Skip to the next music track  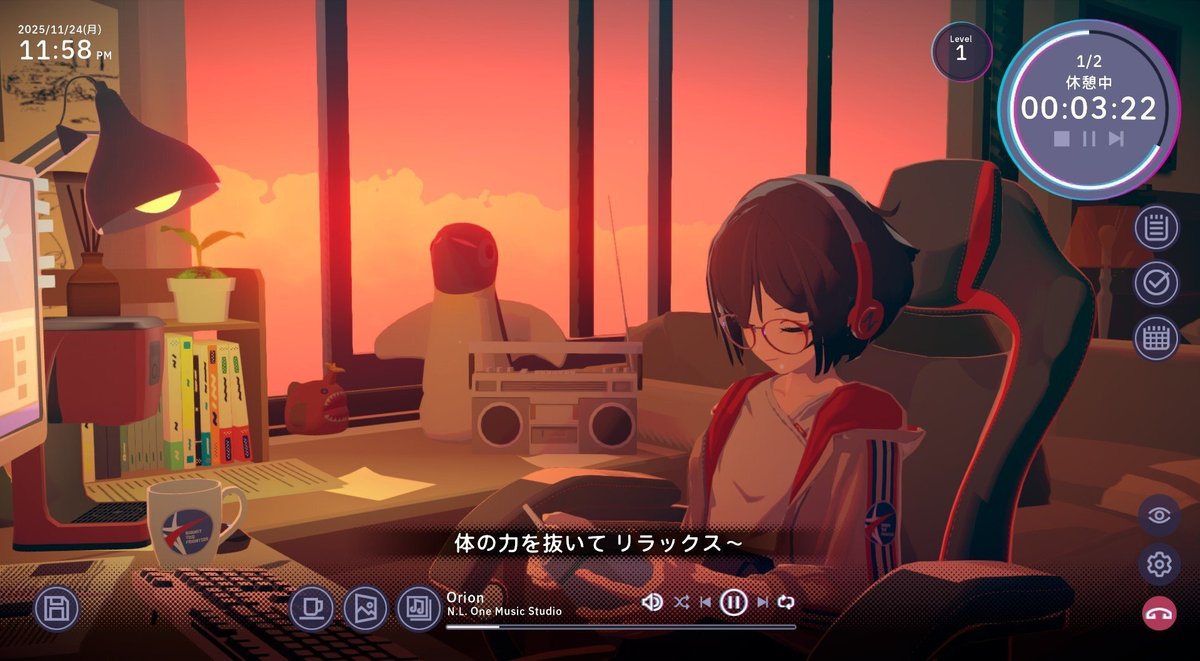coord(762,602)
